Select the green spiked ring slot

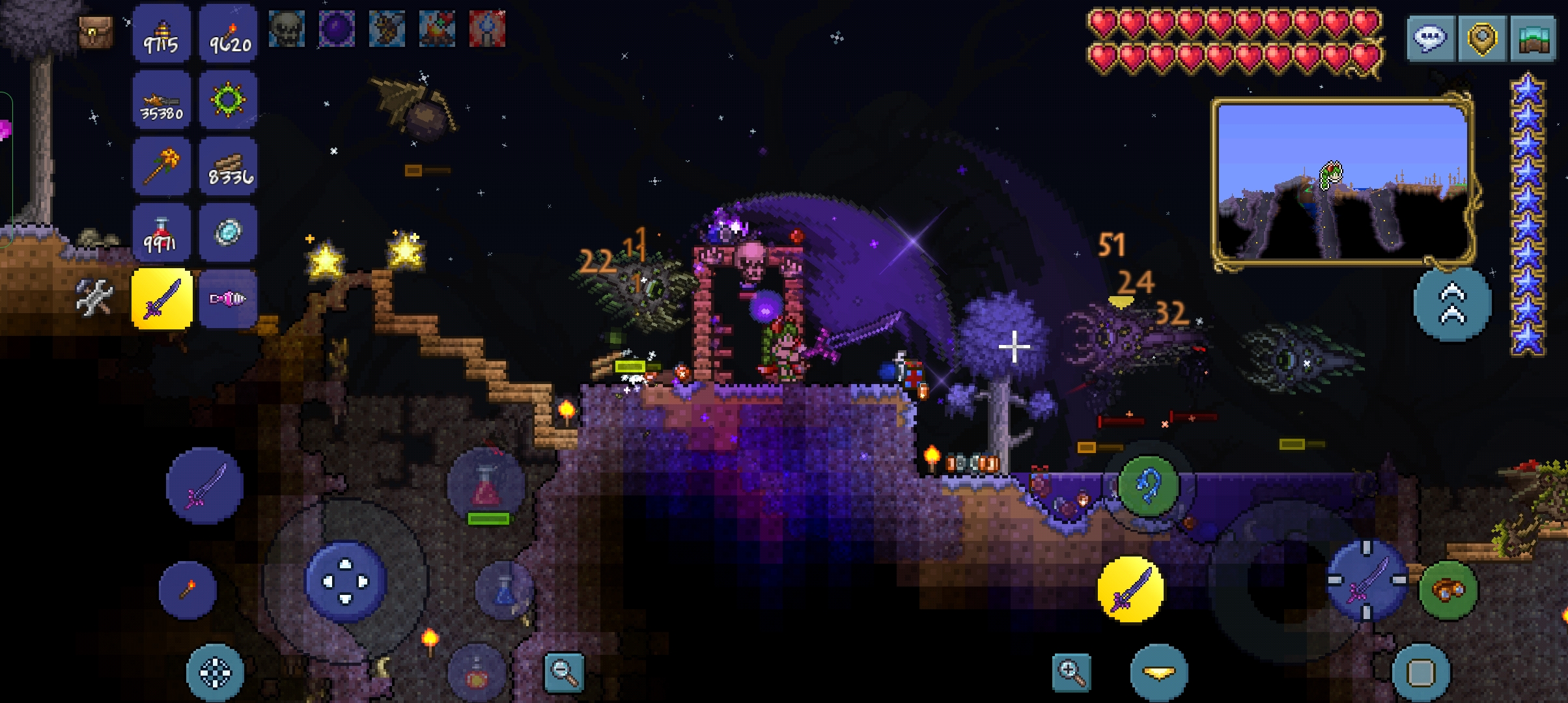(x=229, y=100)
